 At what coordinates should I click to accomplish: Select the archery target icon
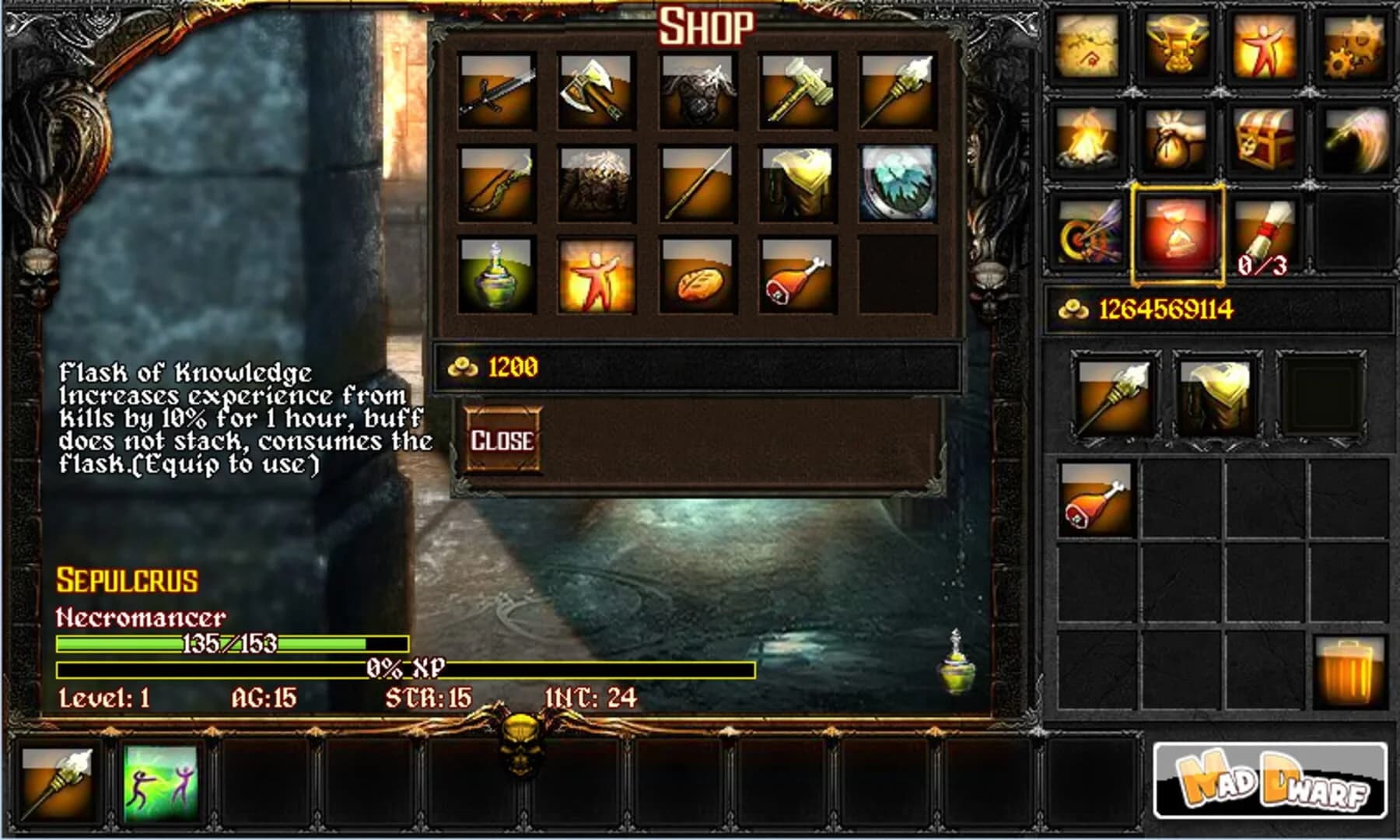[x=1089, y=233]
